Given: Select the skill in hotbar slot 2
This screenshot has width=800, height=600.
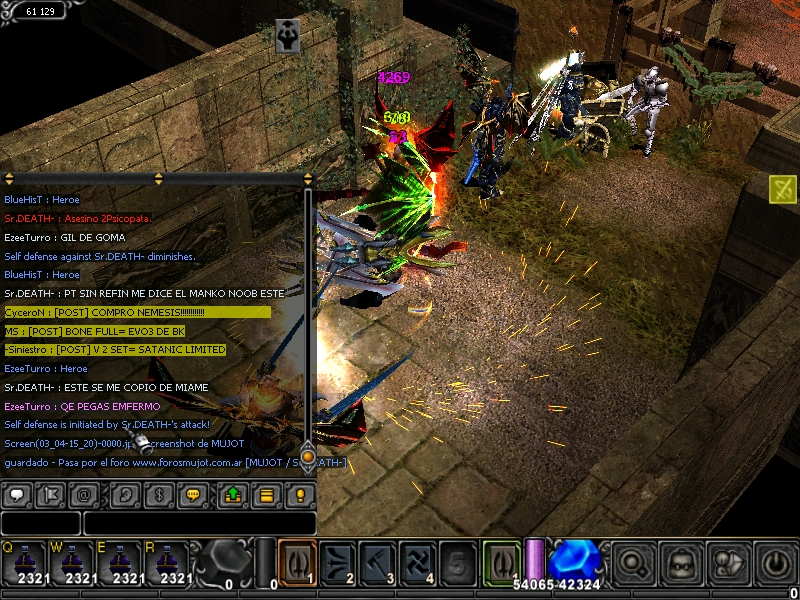Looking at the screenshot, I should [337, 561].
